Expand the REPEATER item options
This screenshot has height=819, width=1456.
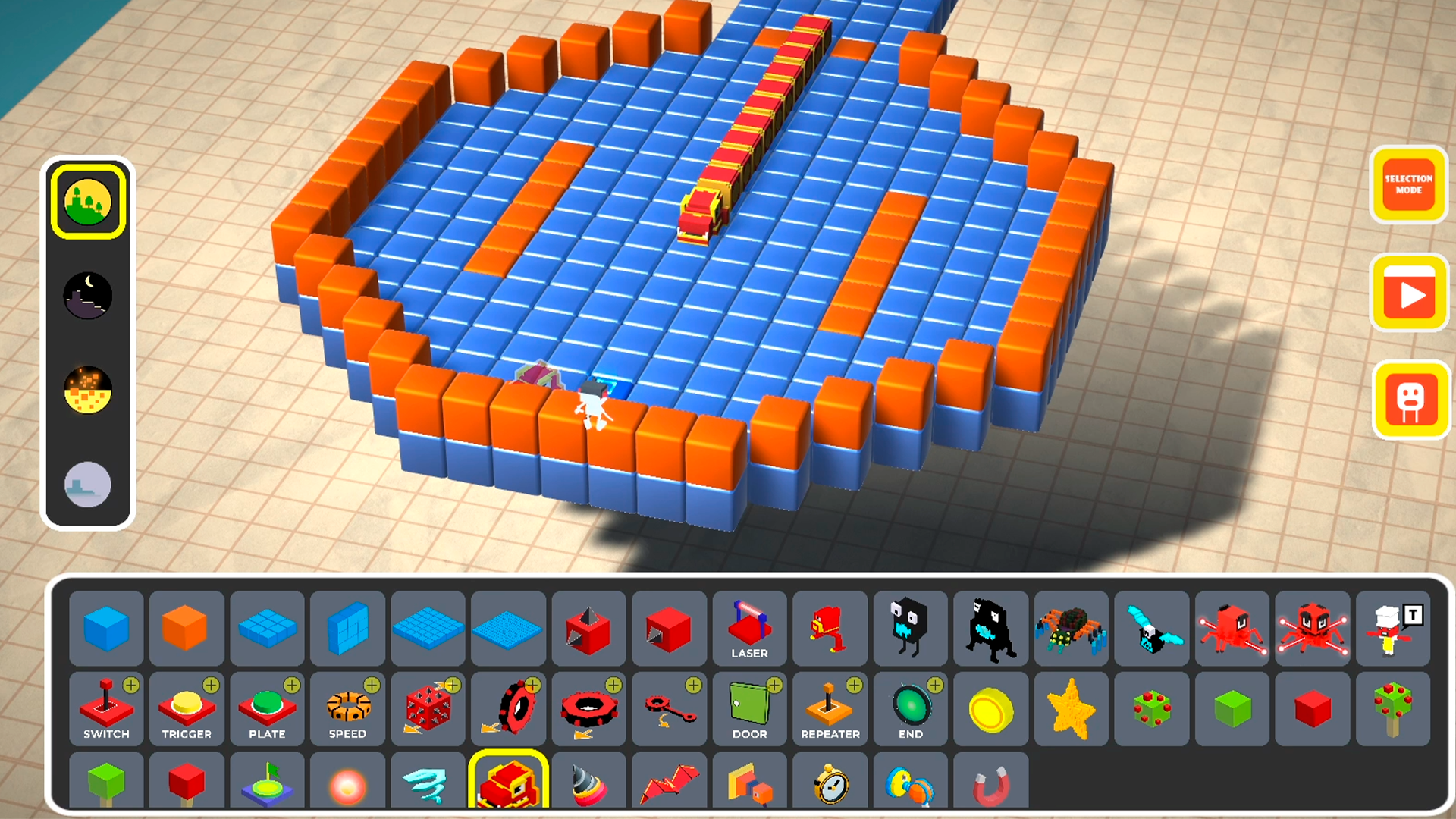854,686
